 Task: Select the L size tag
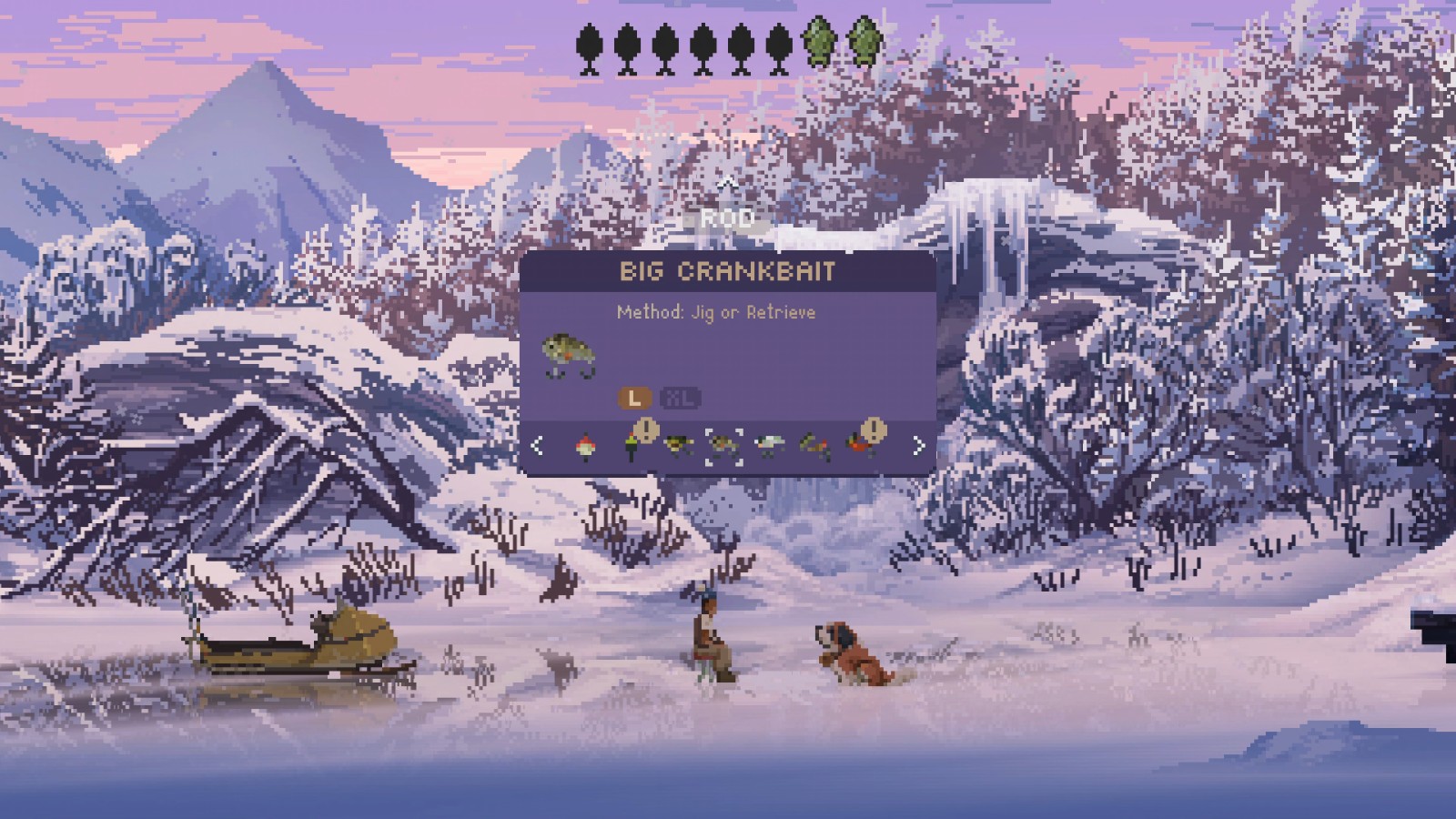[634, 398]
